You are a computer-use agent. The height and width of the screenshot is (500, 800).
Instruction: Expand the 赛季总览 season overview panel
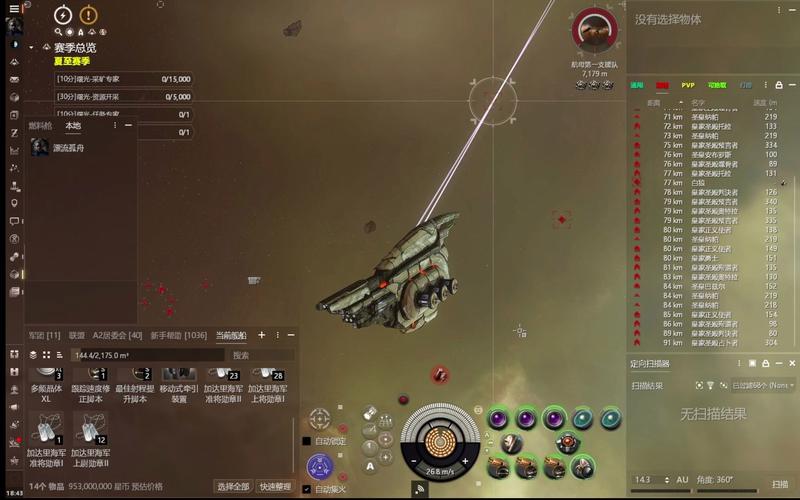click(x=32, y=47)
